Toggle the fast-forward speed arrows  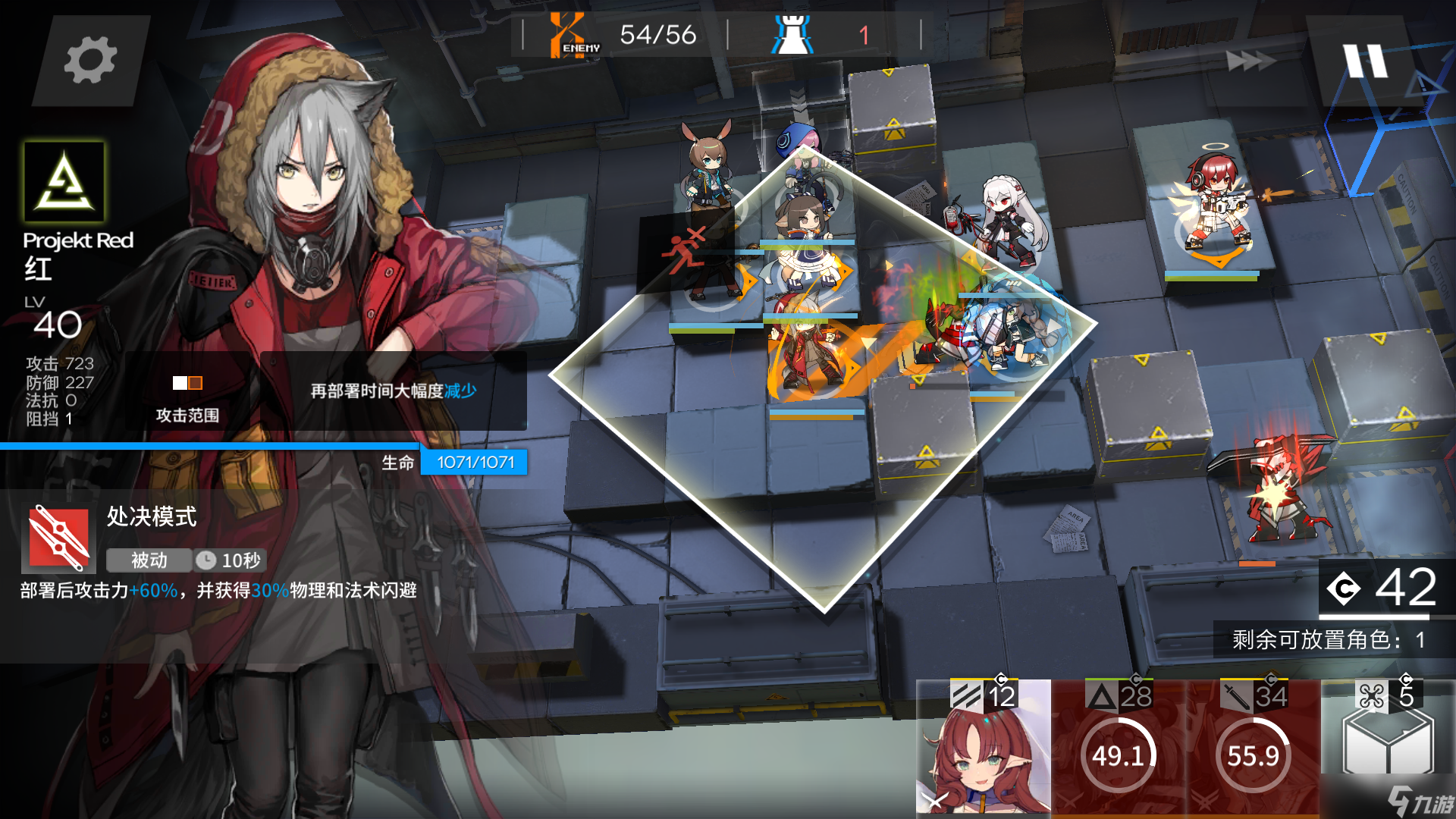1250,61
